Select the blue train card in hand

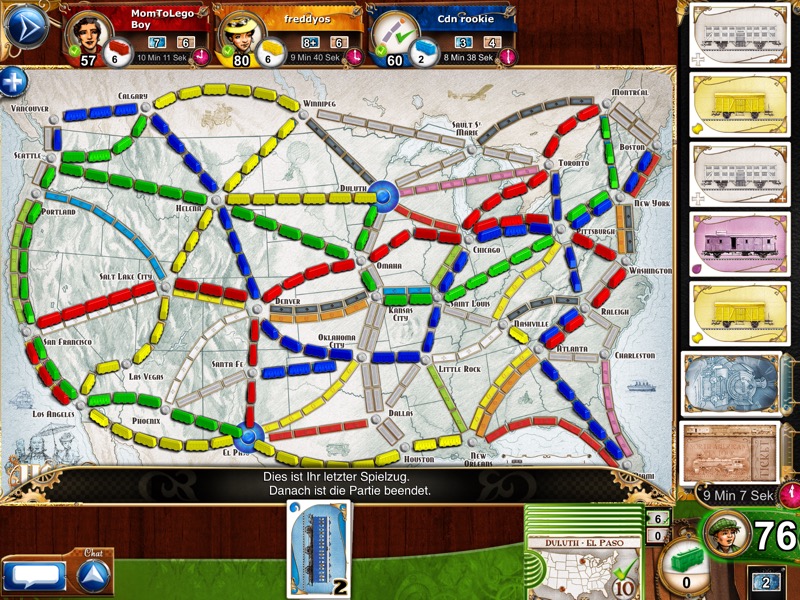(320, 548)
